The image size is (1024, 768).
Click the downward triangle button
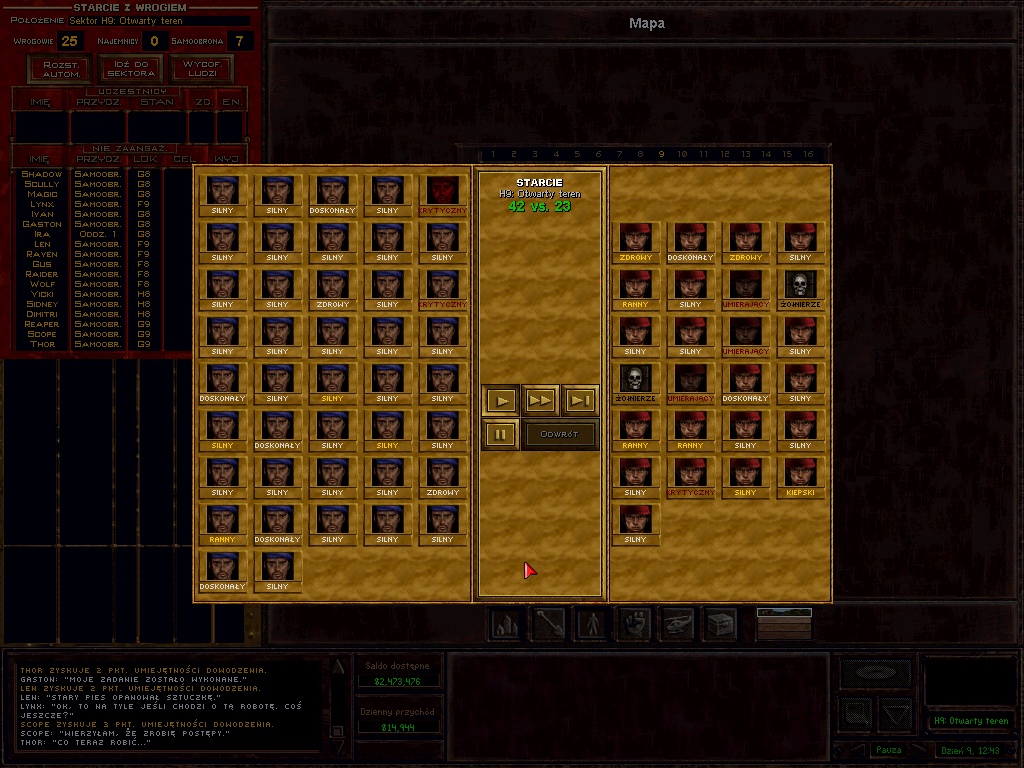coord(896,714)
